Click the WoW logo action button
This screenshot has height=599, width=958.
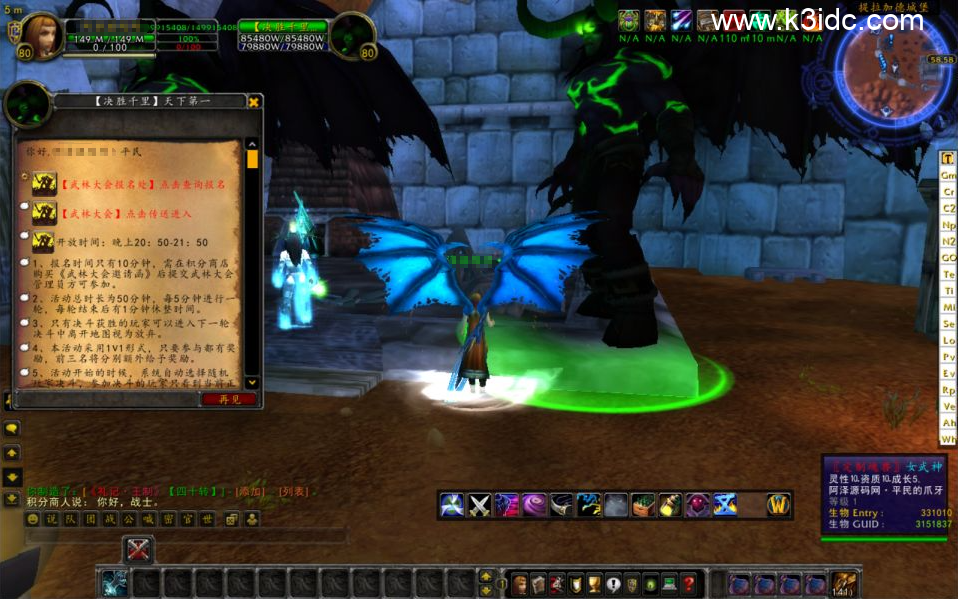tap(778, 505)
